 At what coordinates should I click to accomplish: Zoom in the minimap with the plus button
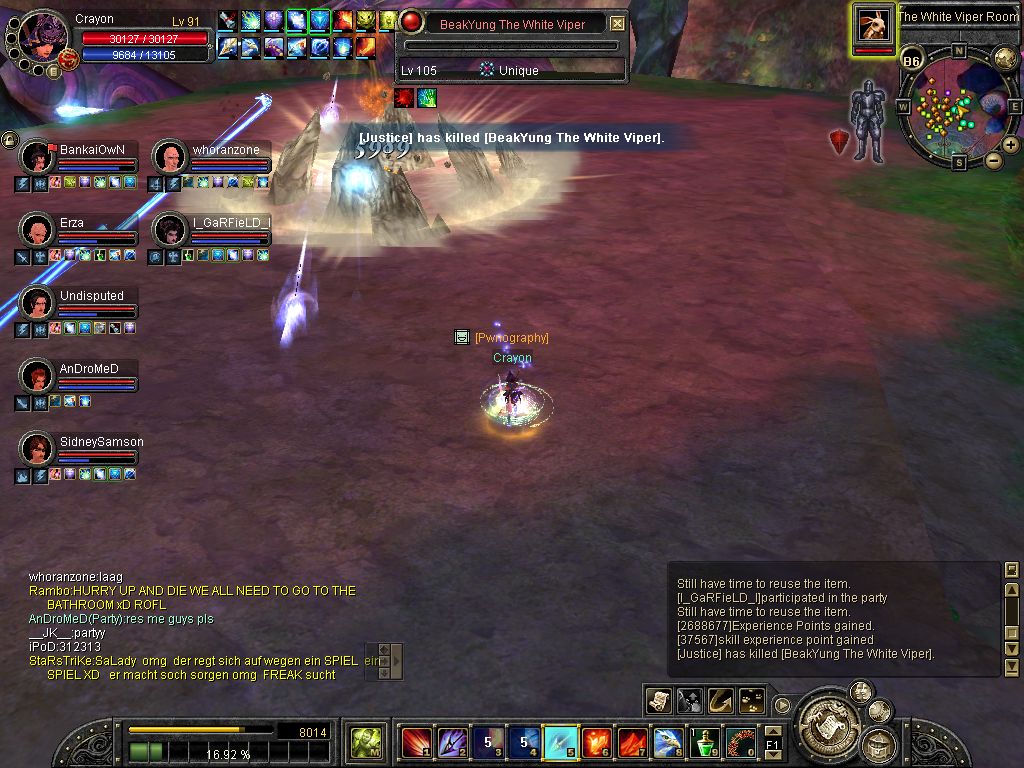1011,145
